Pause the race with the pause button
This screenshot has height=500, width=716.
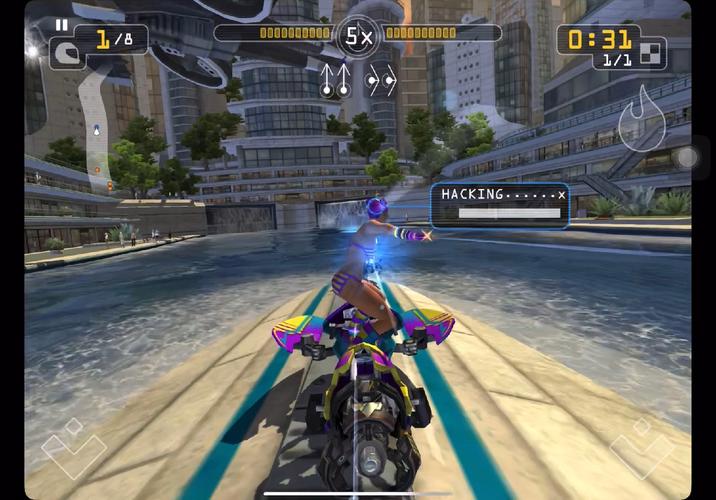[x=62, y=25]
